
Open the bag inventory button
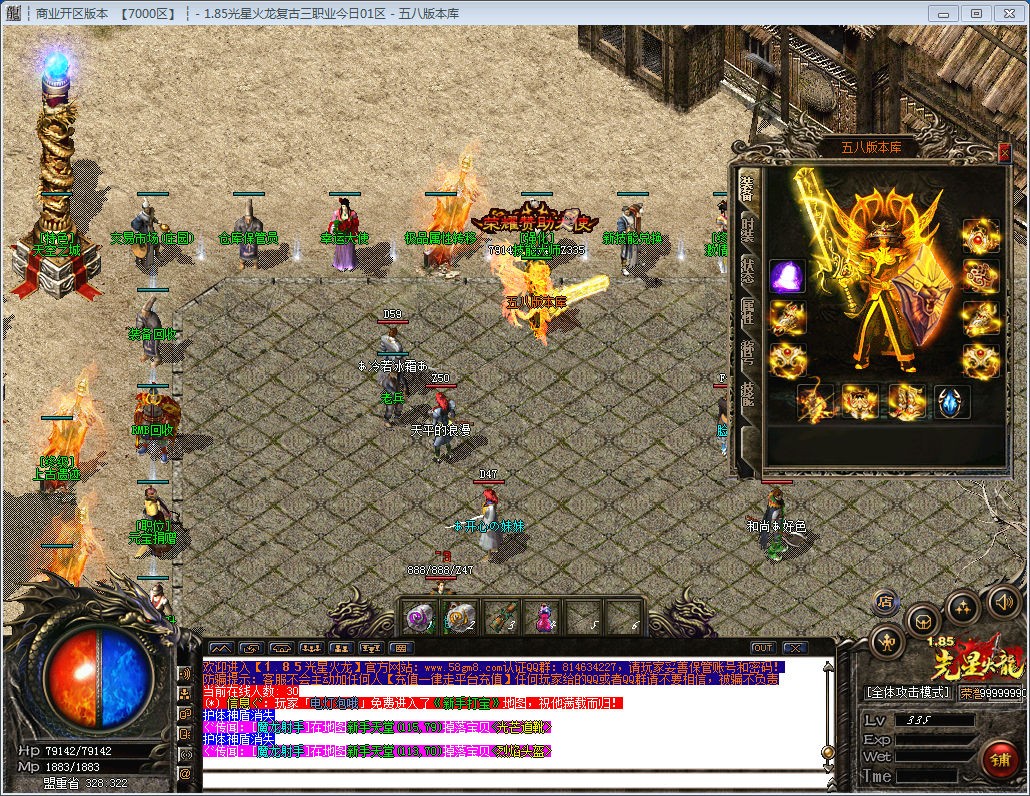[x=921, y=620]
